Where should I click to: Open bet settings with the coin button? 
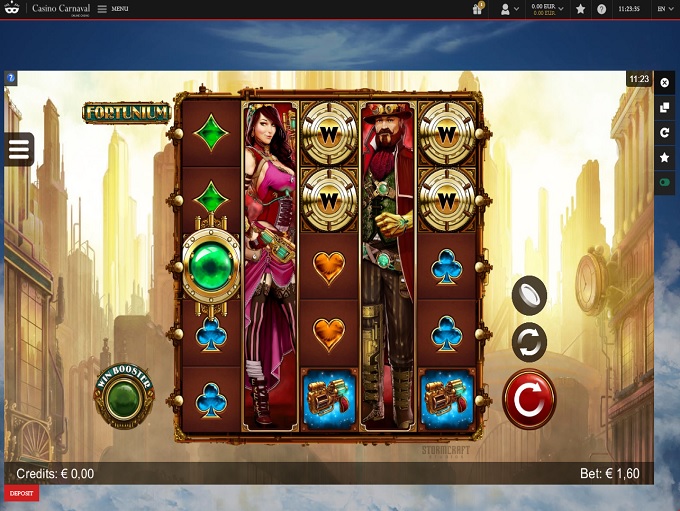coord(529,294)
